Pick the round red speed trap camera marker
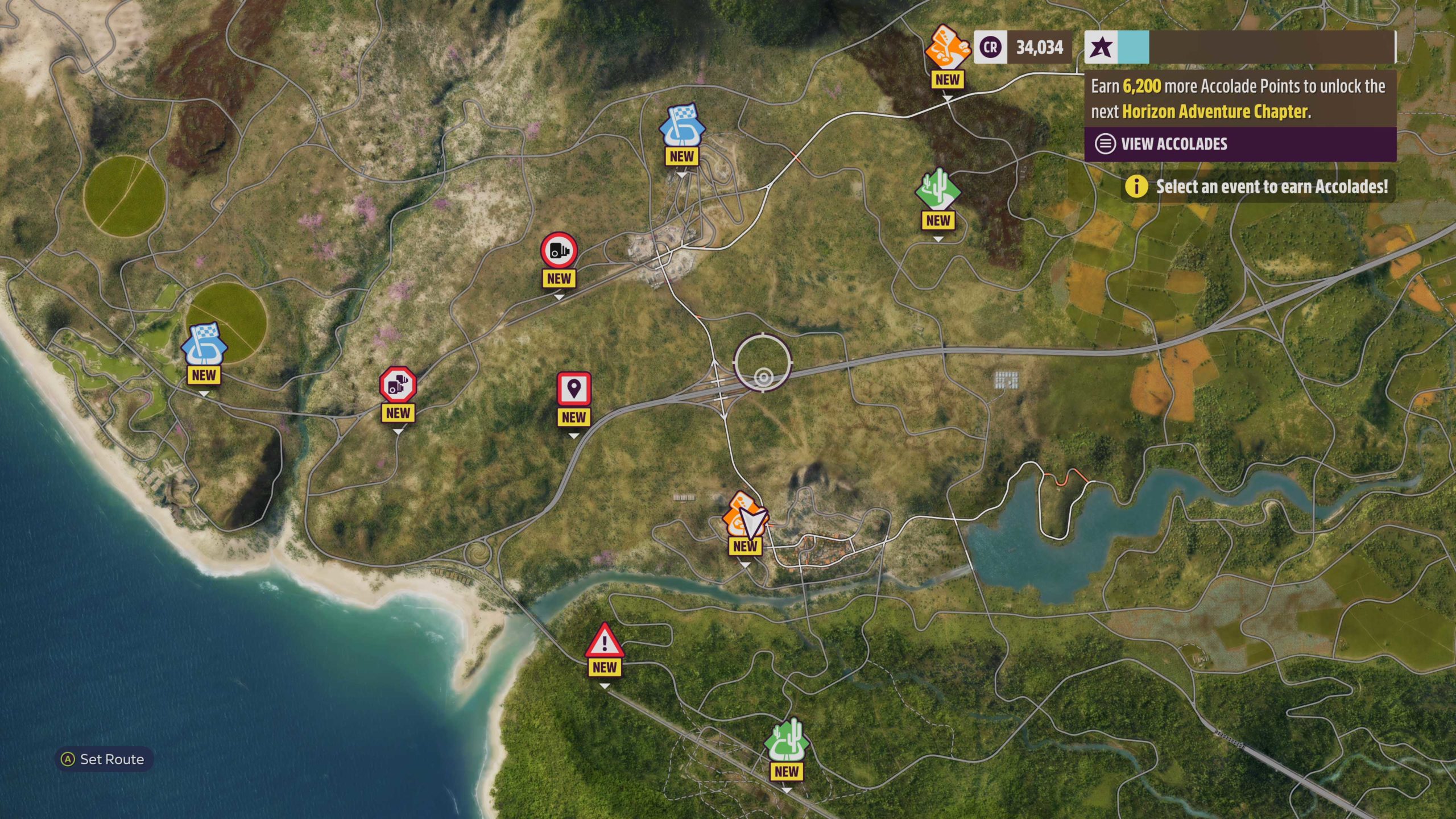This screenshot has width=1456, height=819. coord(559,250)
